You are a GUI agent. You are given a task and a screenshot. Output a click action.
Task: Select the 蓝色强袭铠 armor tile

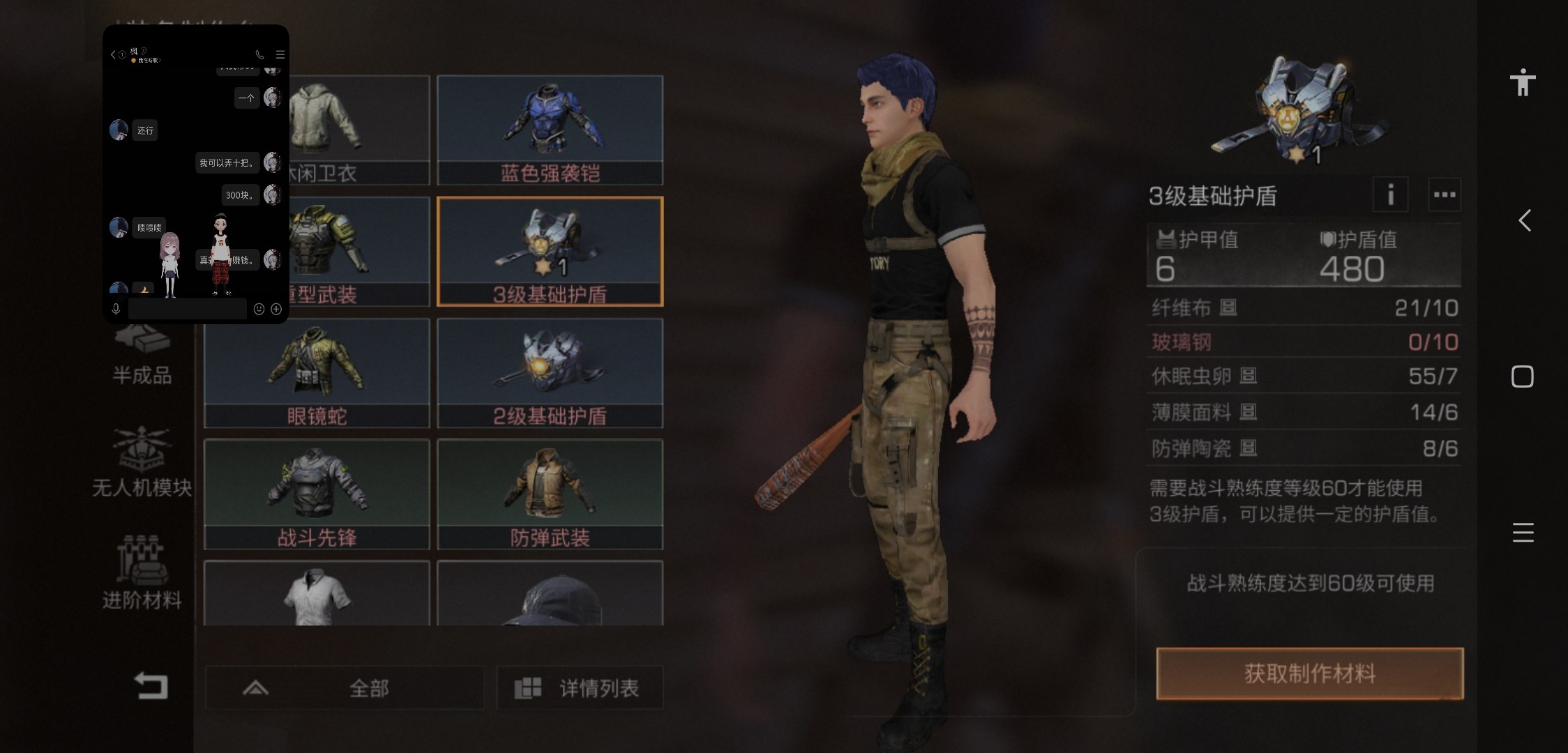[550, 130]
